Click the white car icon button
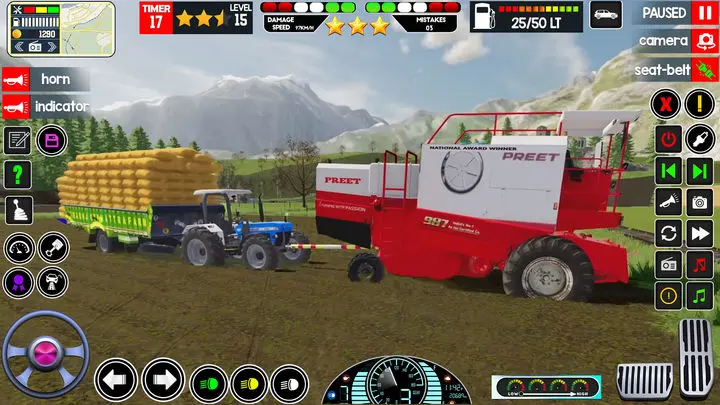This screenshot has width=720, height=405. (x=605, y=14)
